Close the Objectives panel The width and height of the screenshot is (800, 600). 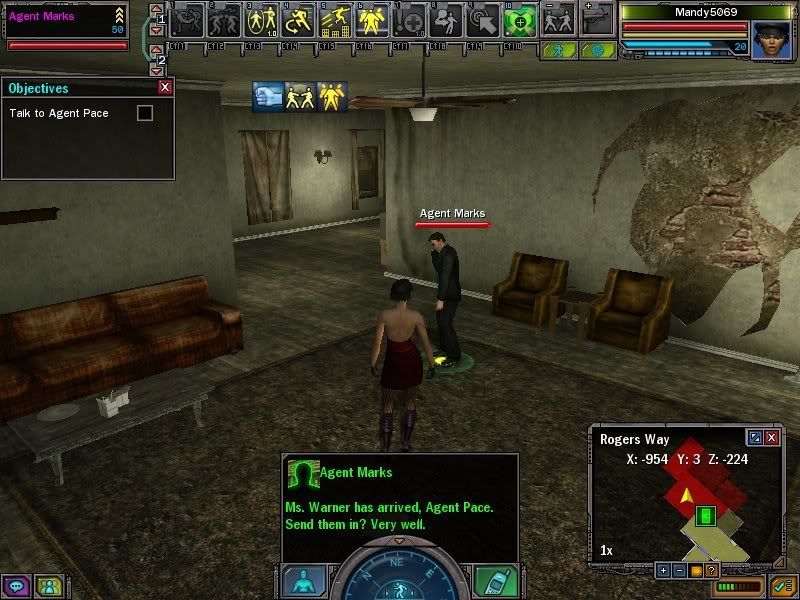(x=165, y=88)
